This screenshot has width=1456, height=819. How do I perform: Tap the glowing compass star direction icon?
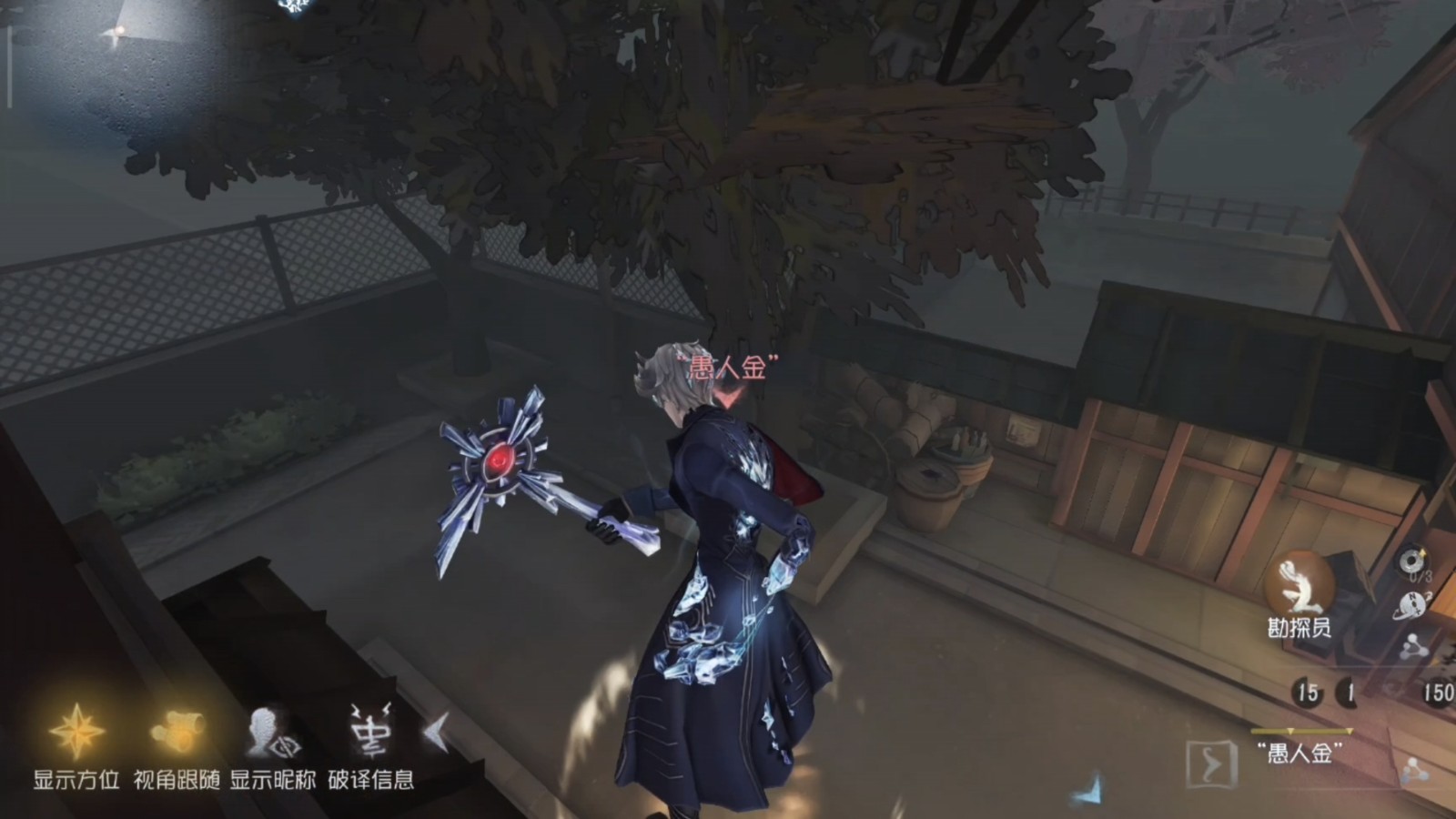[x=77, y=733]
